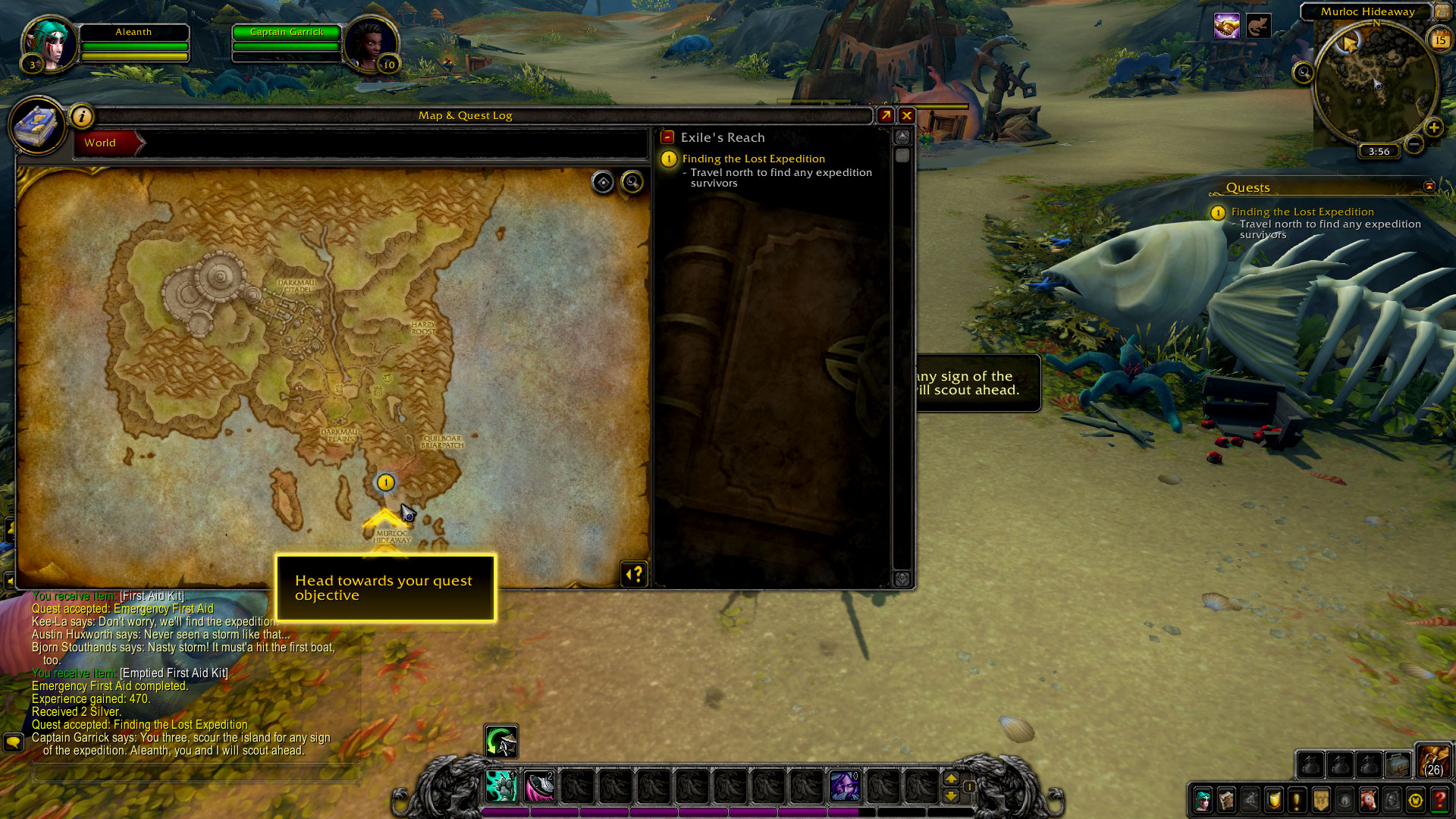This screenshot has width=1456, height=819.
Task: Zoom in the minimap with the plus button
Action: (x=1434, y=128)
